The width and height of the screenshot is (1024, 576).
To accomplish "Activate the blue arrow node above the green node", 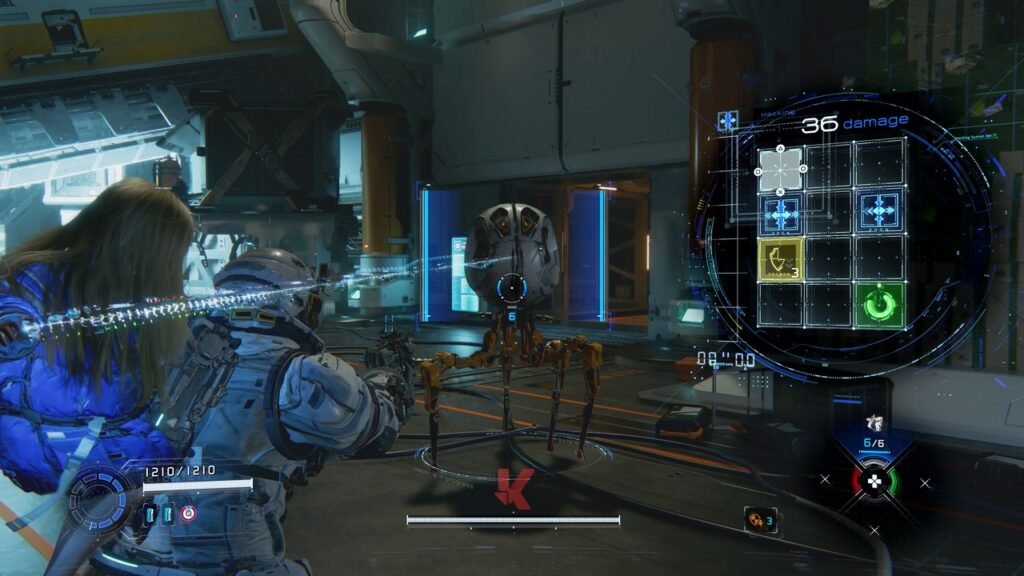I will pyautogui.click(x=881, y=213).
